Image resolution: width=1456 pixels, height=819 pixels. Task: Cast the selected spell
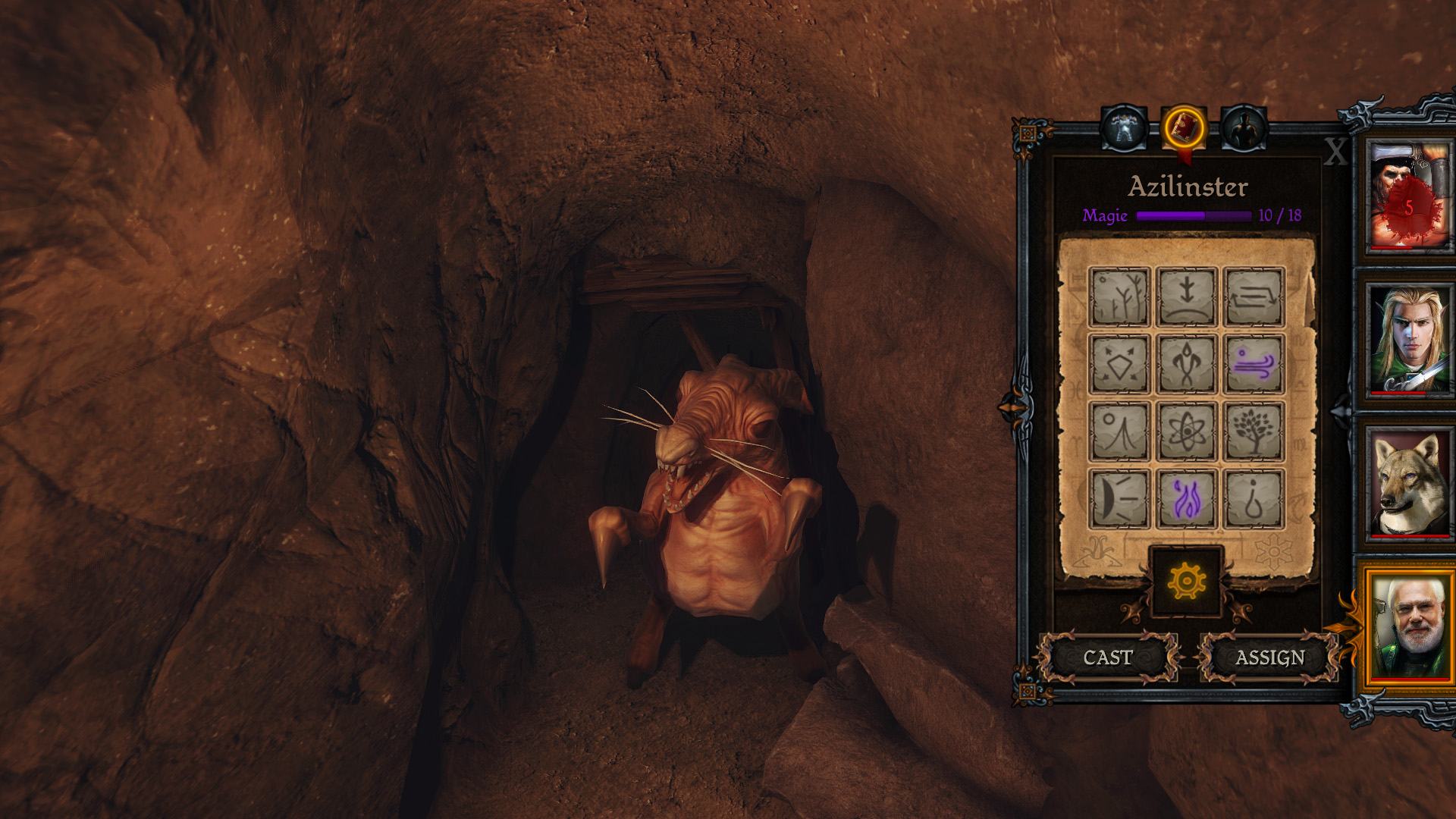pyautogui.click(x=1108, y=657)
